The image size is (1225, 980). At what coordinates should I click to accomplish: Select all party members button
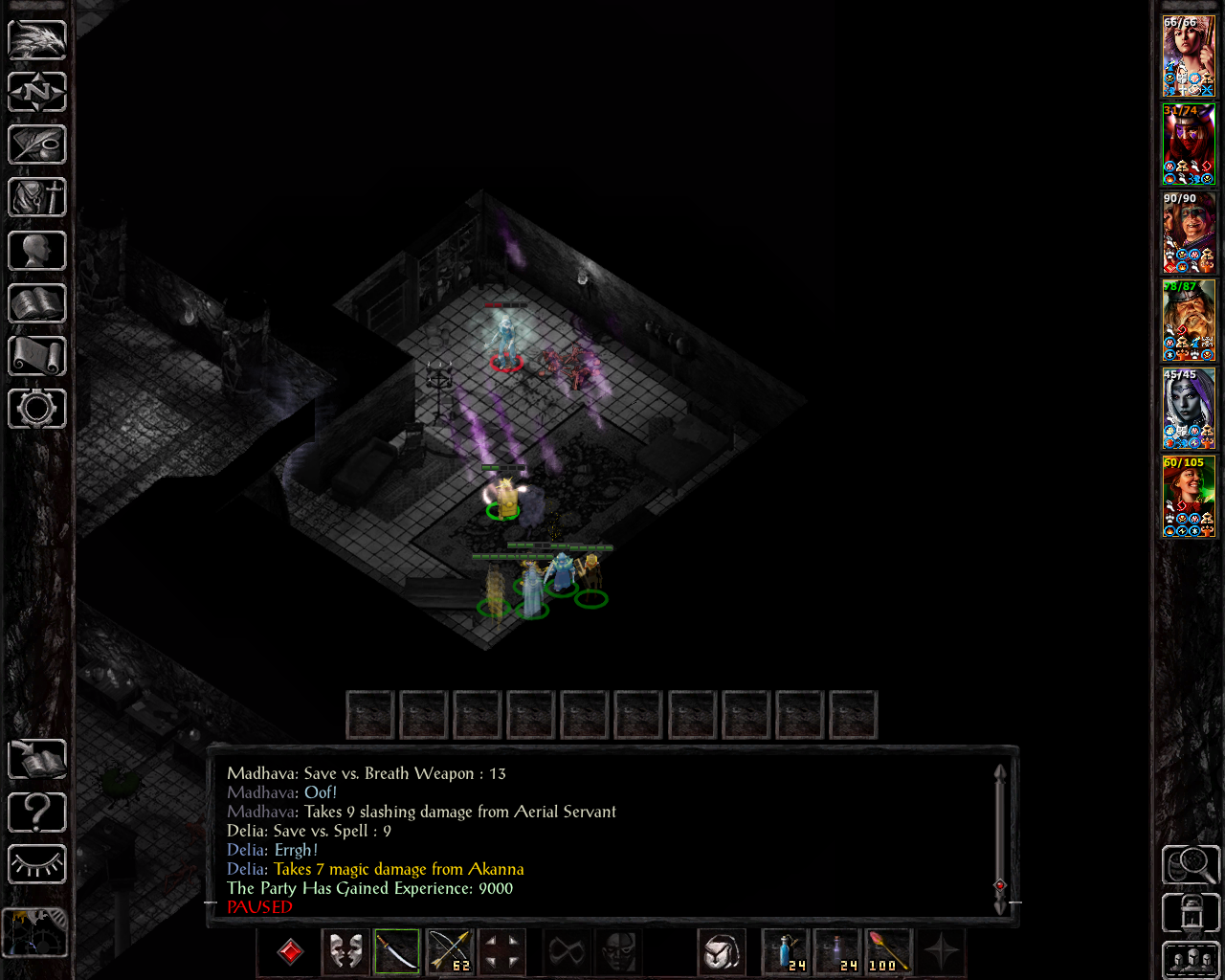(1191, 960)
